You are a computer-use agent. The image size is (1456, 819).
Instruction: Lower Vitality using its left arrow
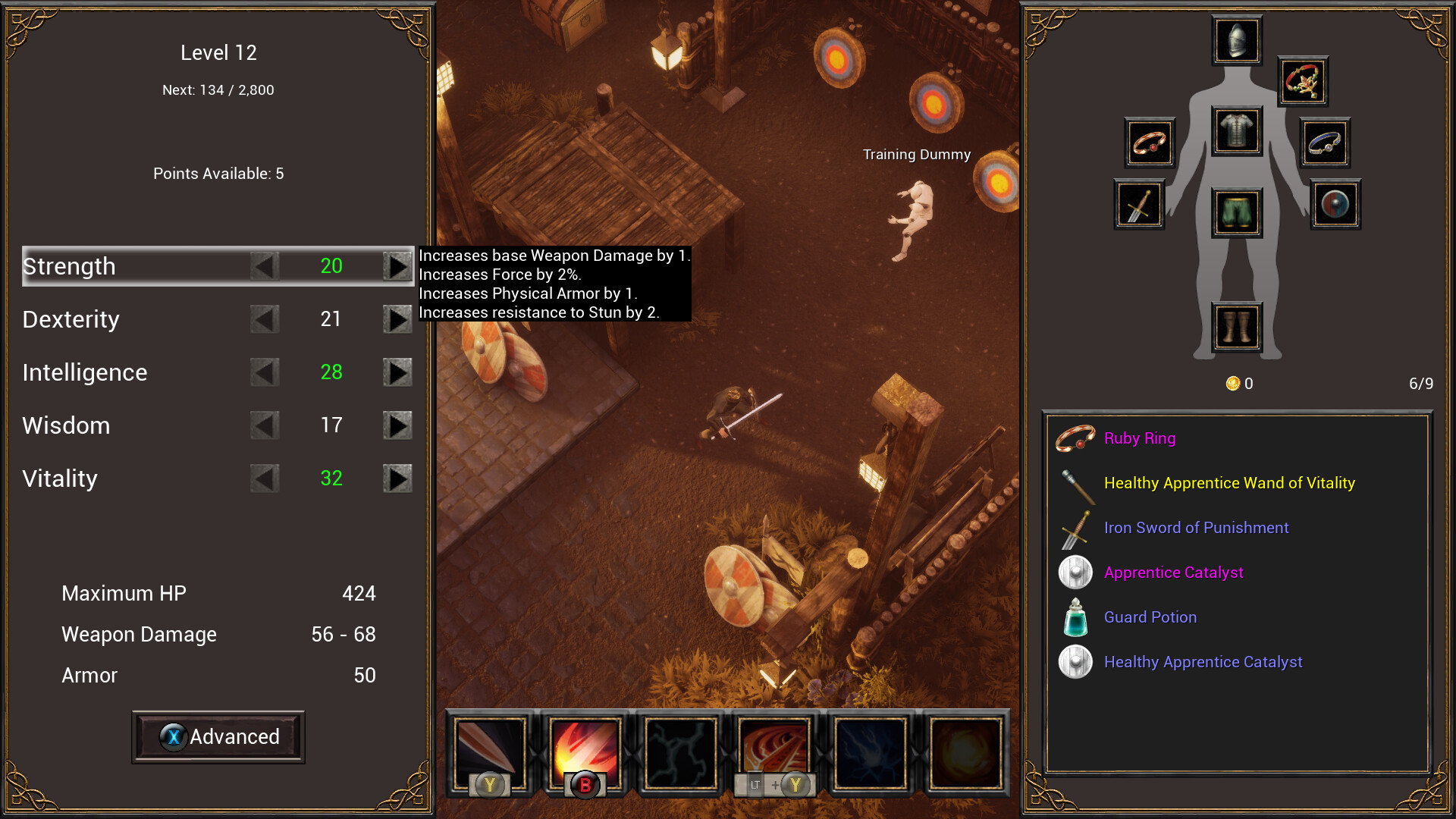(x=265, y=479)
